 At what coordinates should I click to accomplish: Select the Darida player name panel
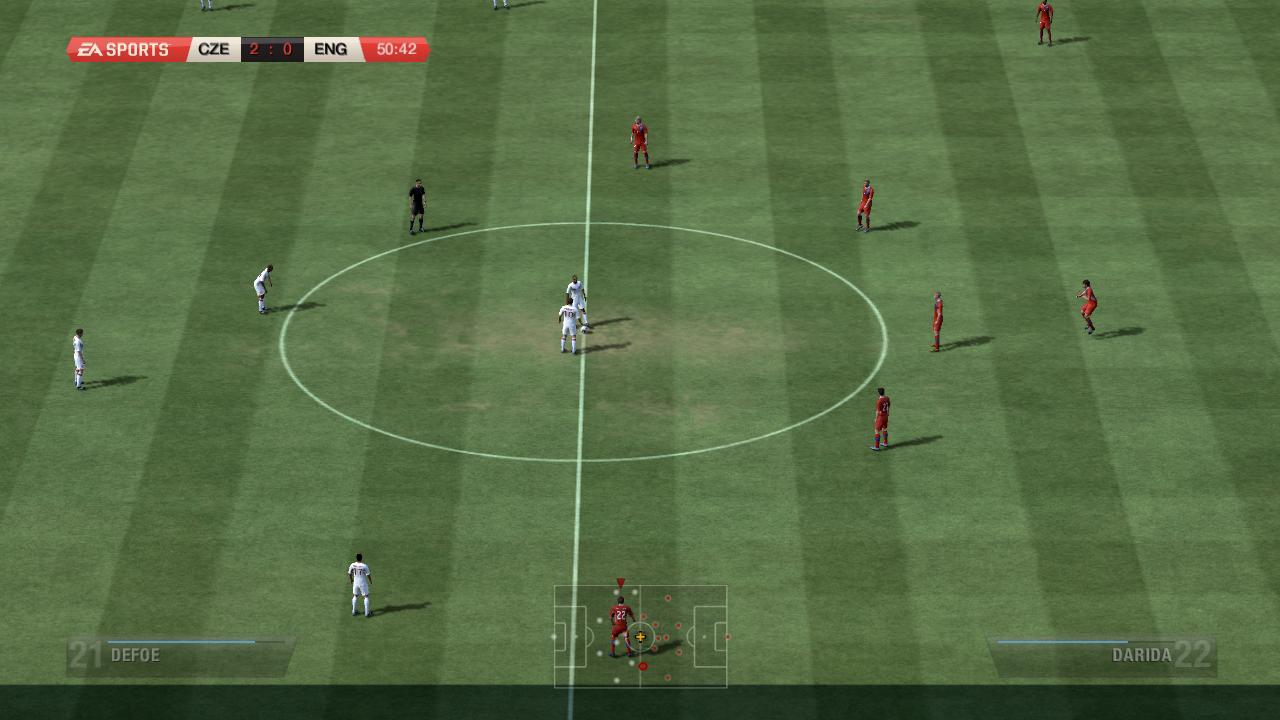point(1103,656)
